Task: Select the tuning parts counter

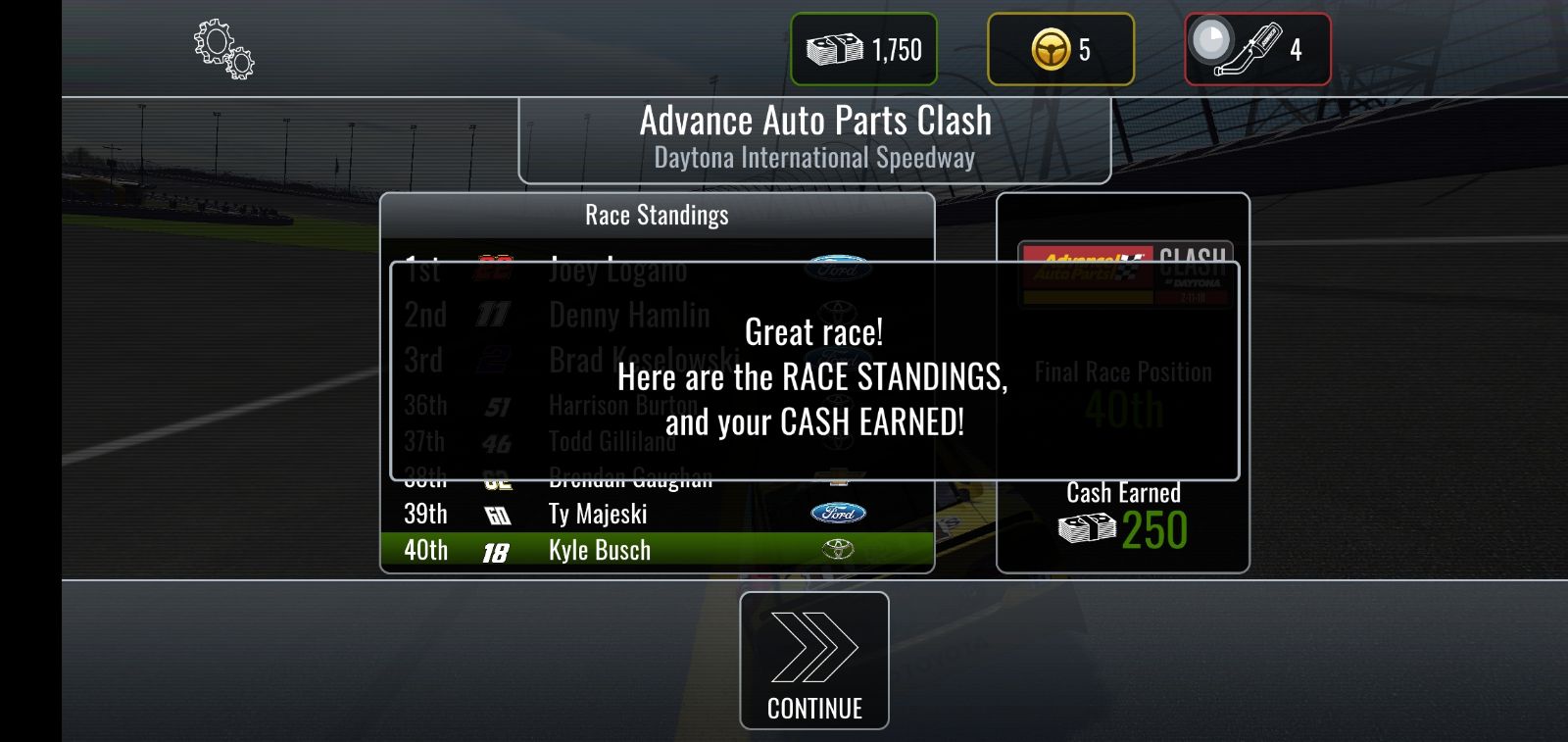Action: pos(1257,49)
